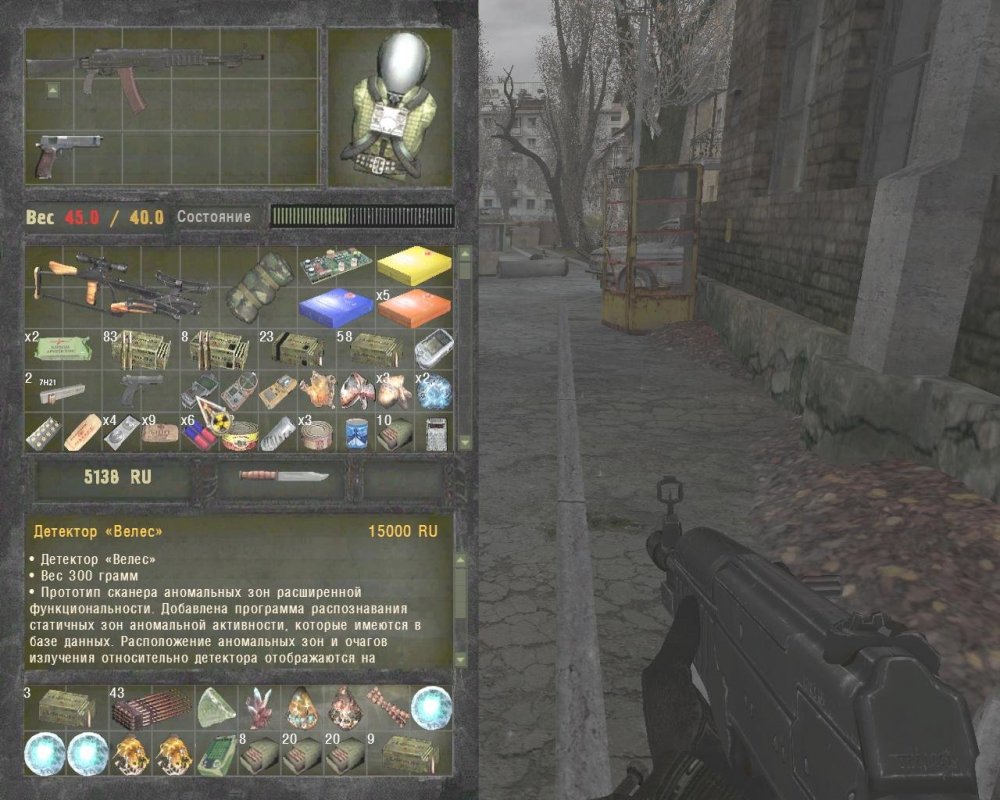This screenshot has height=800, width=1000.
Task: Choose the blue energy drink can
Action: click(x=356, y=432)
